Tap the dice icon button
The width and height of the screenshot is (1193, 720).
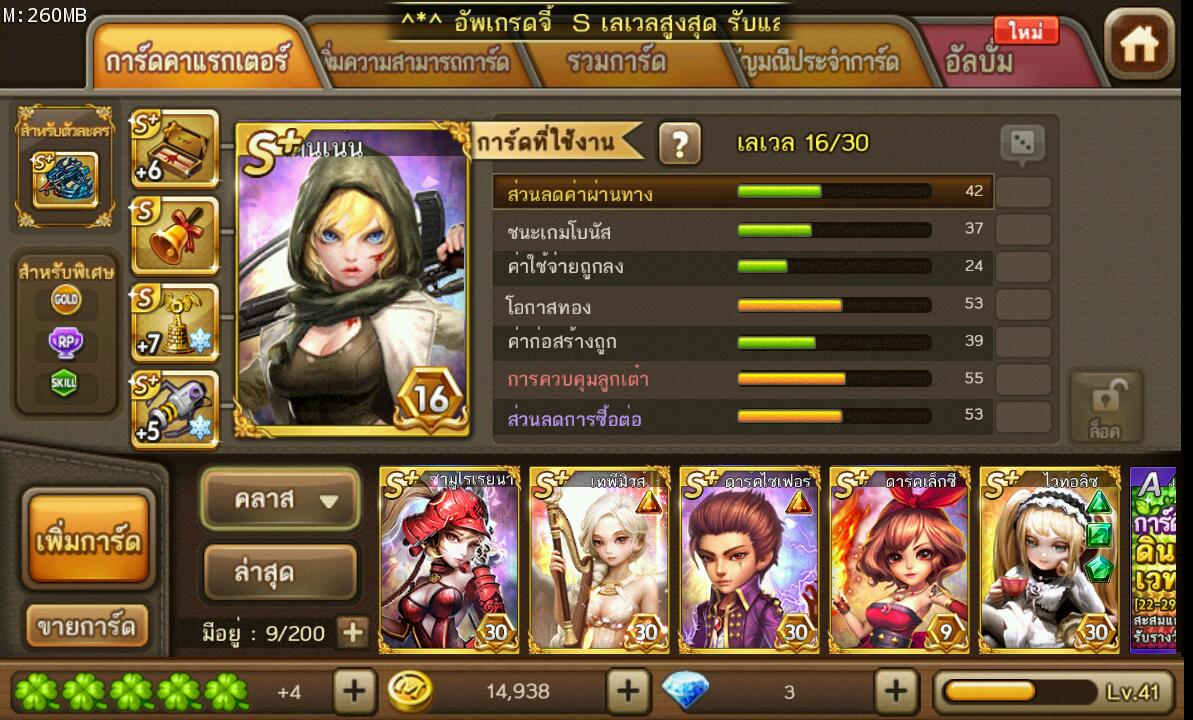click(1022, 146)
